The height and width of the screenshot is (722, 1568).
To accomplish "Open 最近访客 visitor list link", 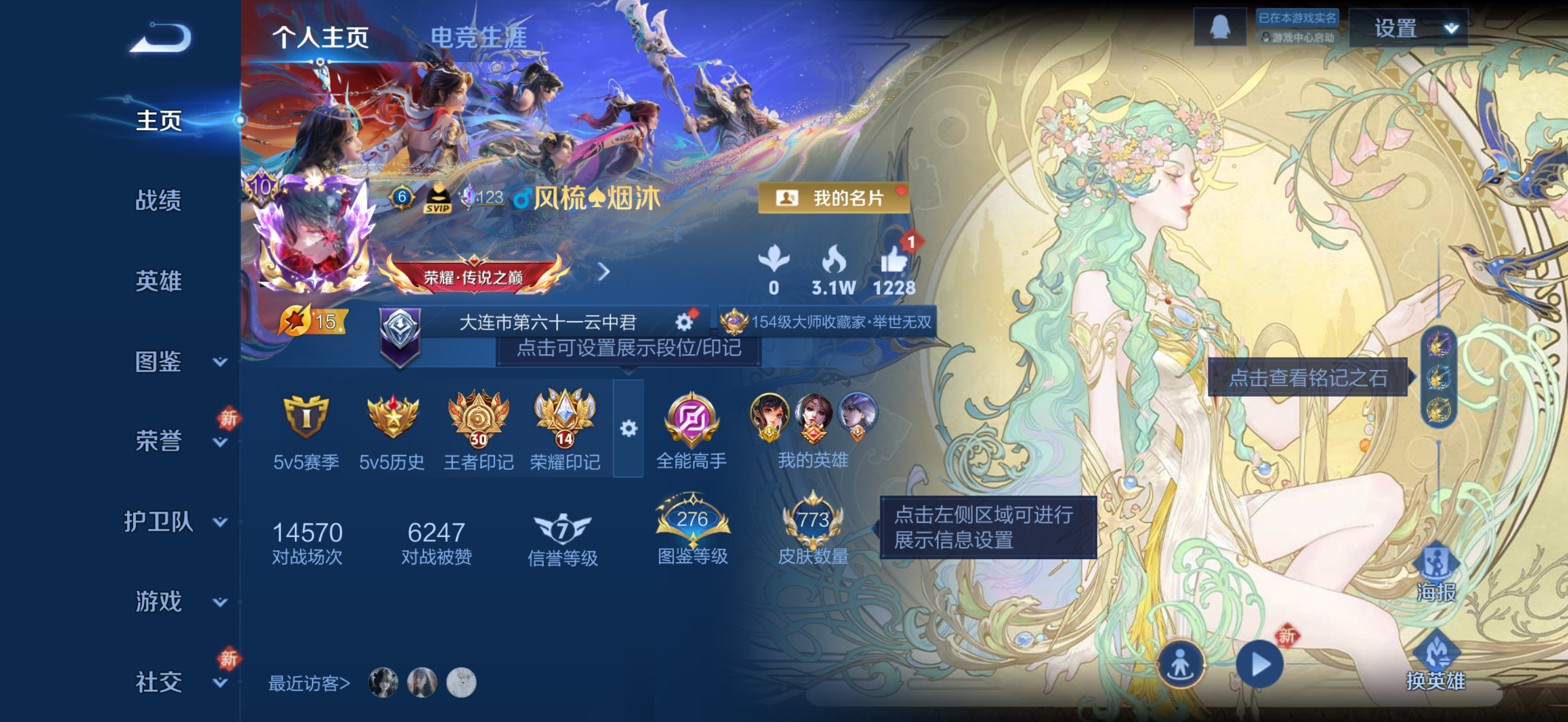I will pos(309,684).
